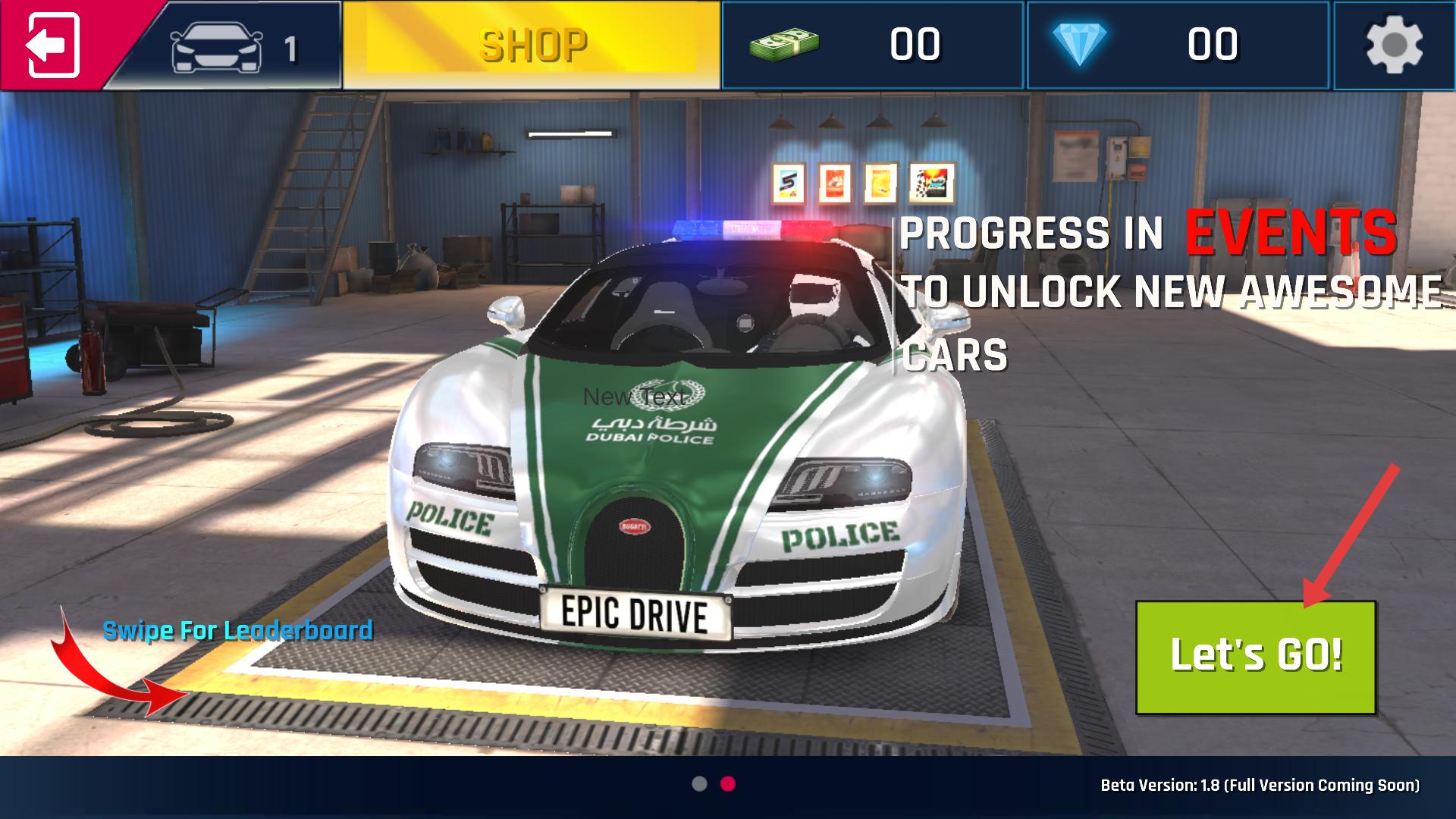Viewport: 1456px width, 819px height.
Task: Open the SHOP menu
Action: (532, 45)
